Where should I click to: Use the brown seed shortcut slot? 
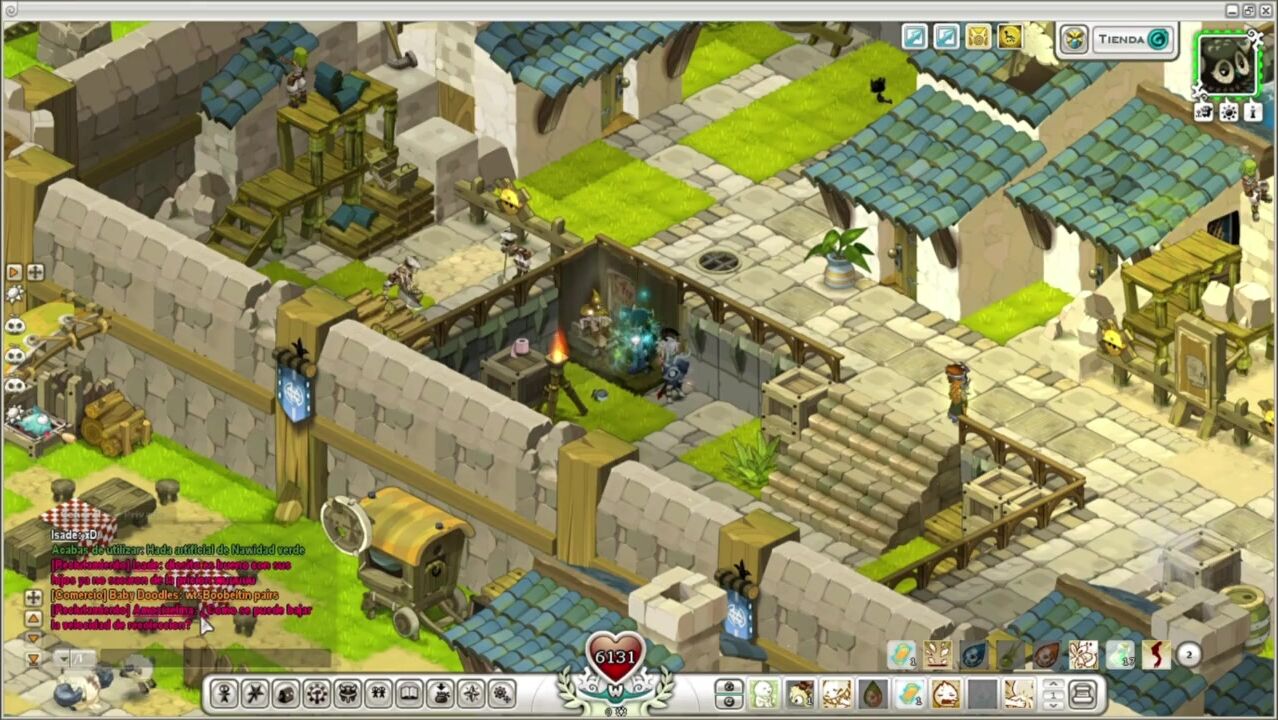click(x=873, y=693)
